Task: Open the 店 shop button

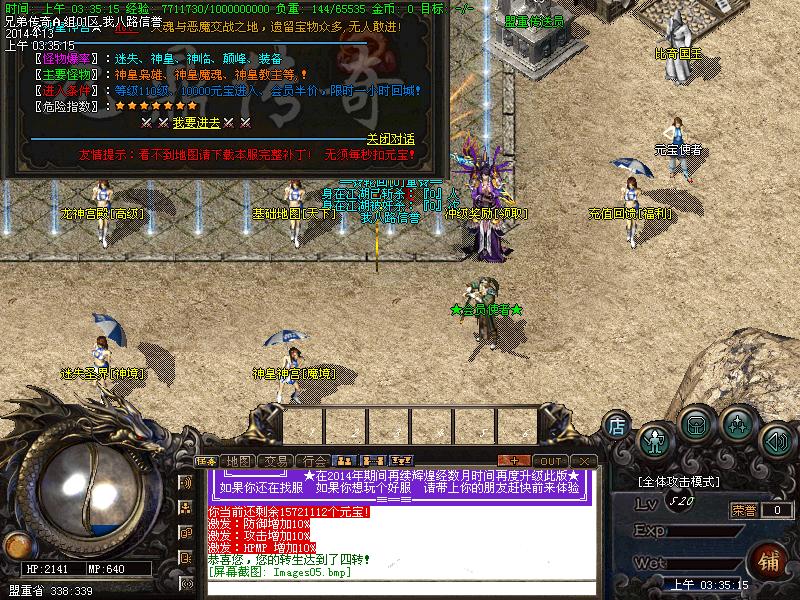Action: tap(617, 425)
